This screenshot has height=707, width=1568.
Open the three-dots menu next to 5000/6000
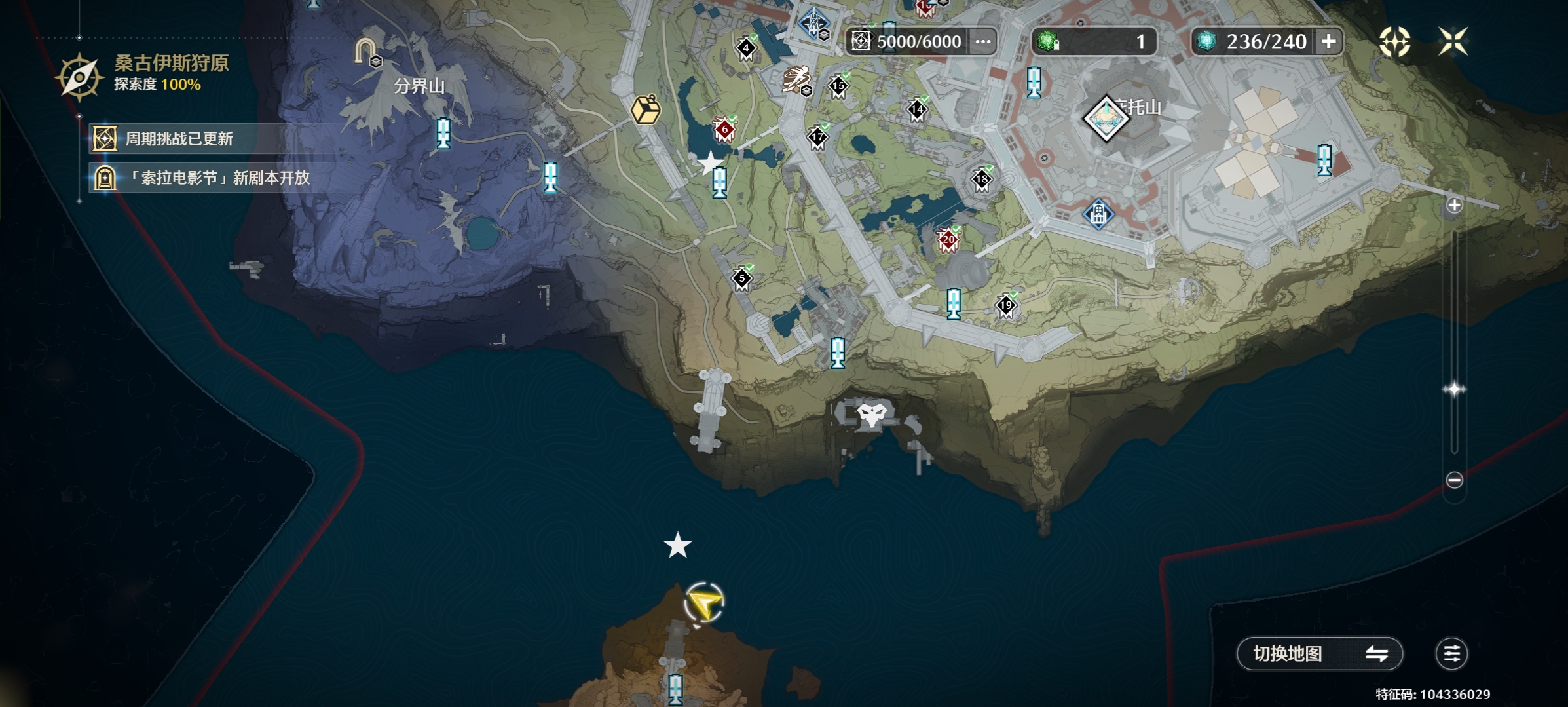[x=982, y=41]
